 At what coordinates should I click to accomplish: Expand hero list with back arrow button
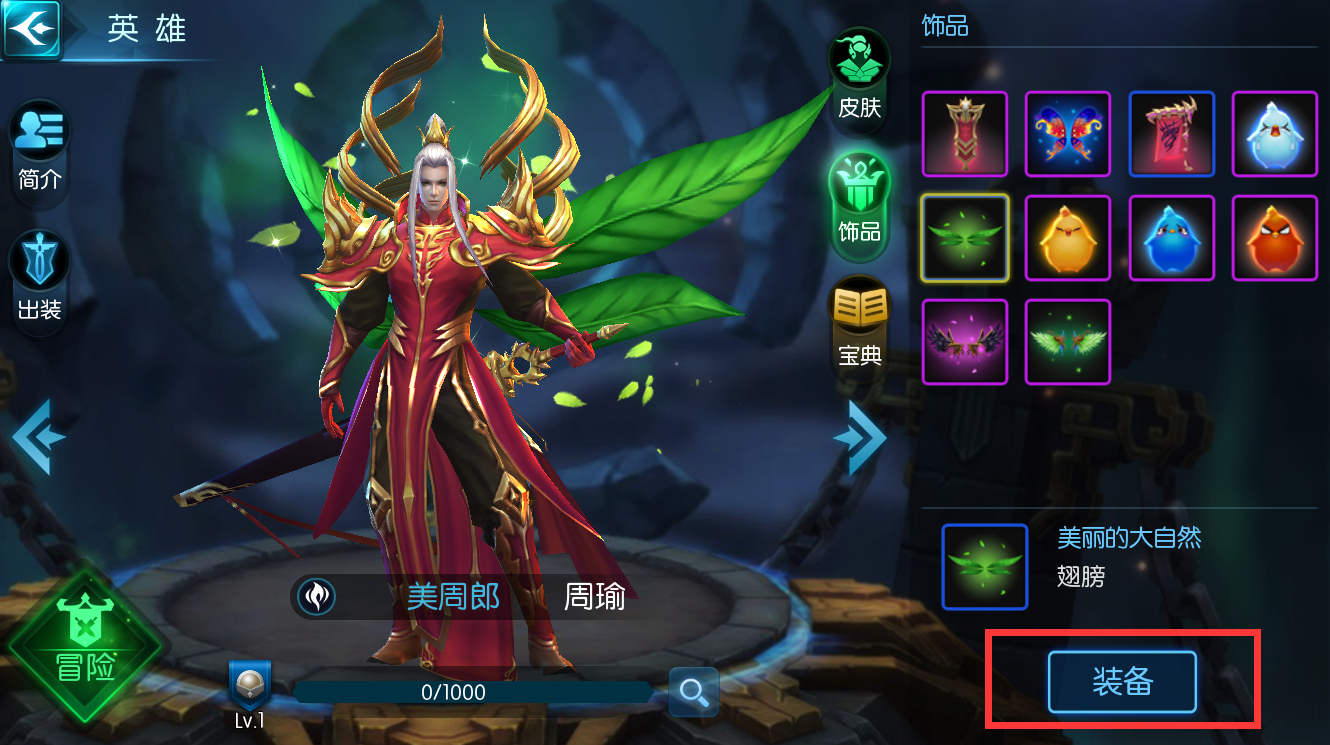coord(33,27)
